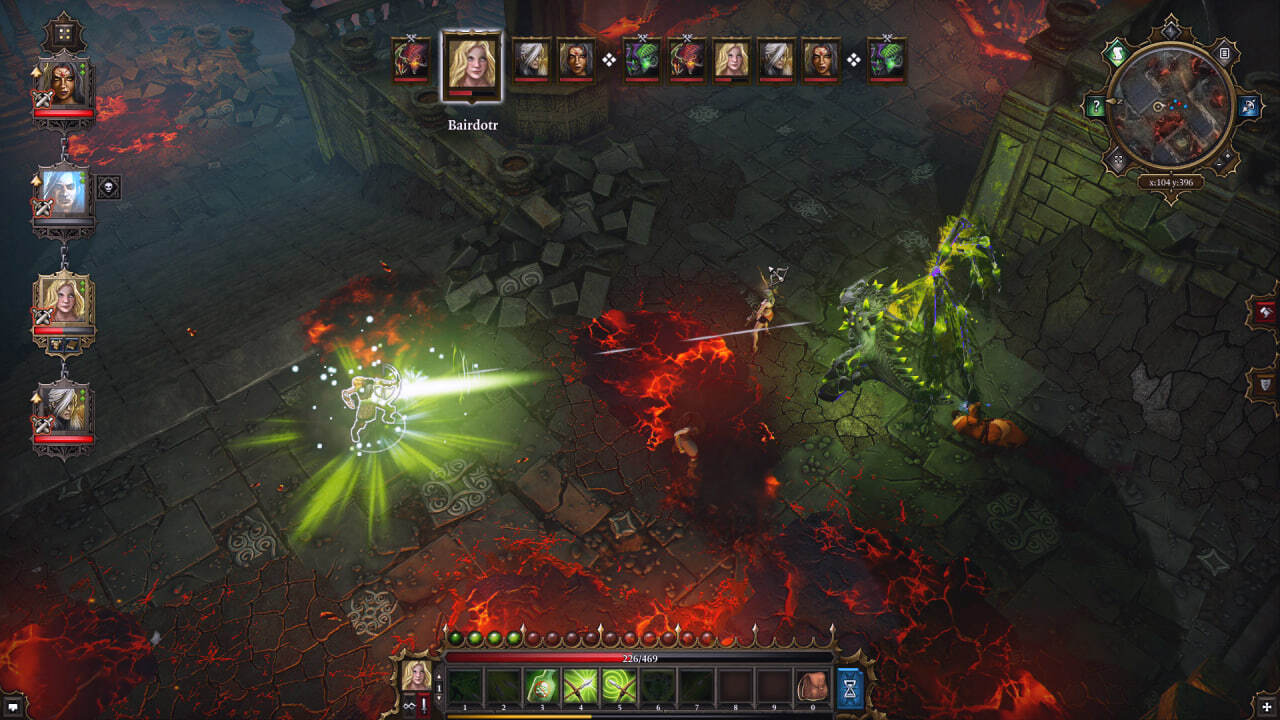Click the dice button above the party portraits
This screenshot has height=720, width=1280.
pyautogui.click(x=64, y=32)
